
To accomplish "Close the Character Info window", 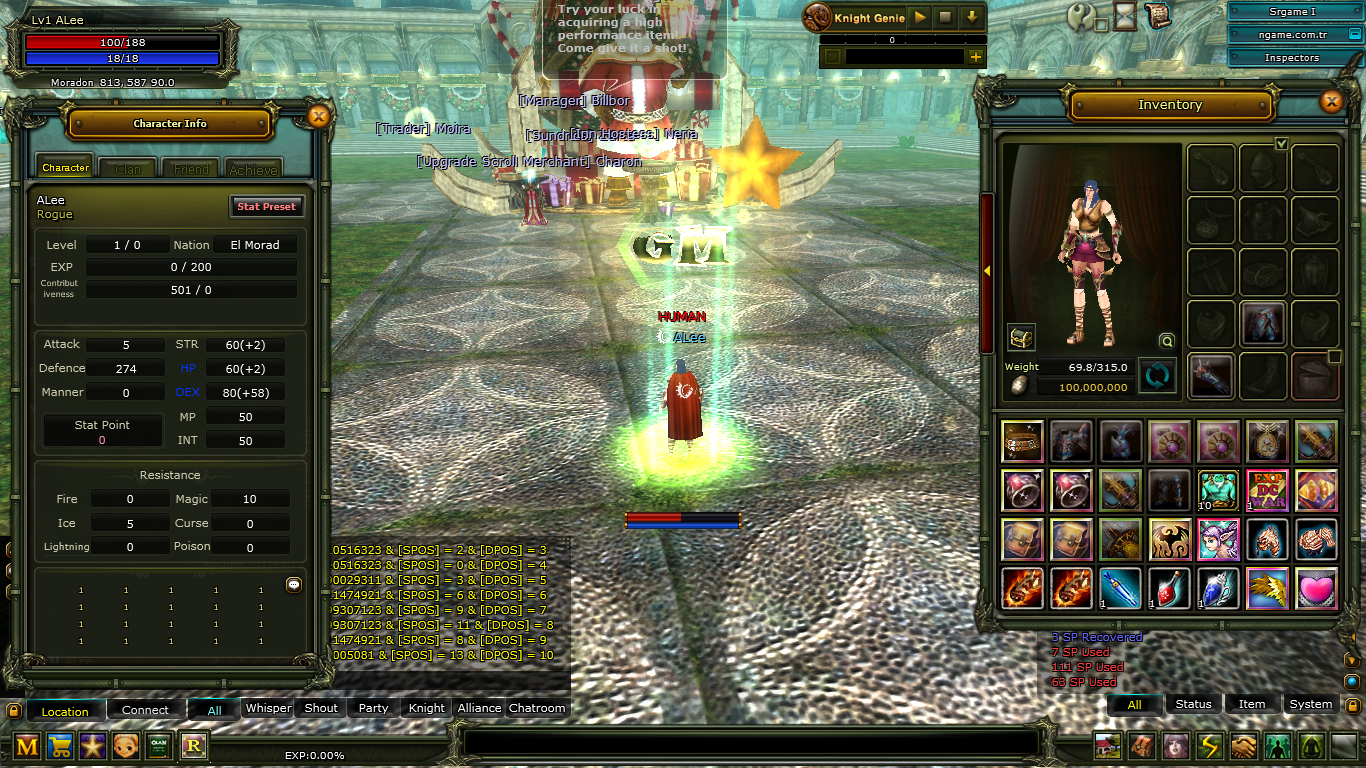I will (319, 117).
